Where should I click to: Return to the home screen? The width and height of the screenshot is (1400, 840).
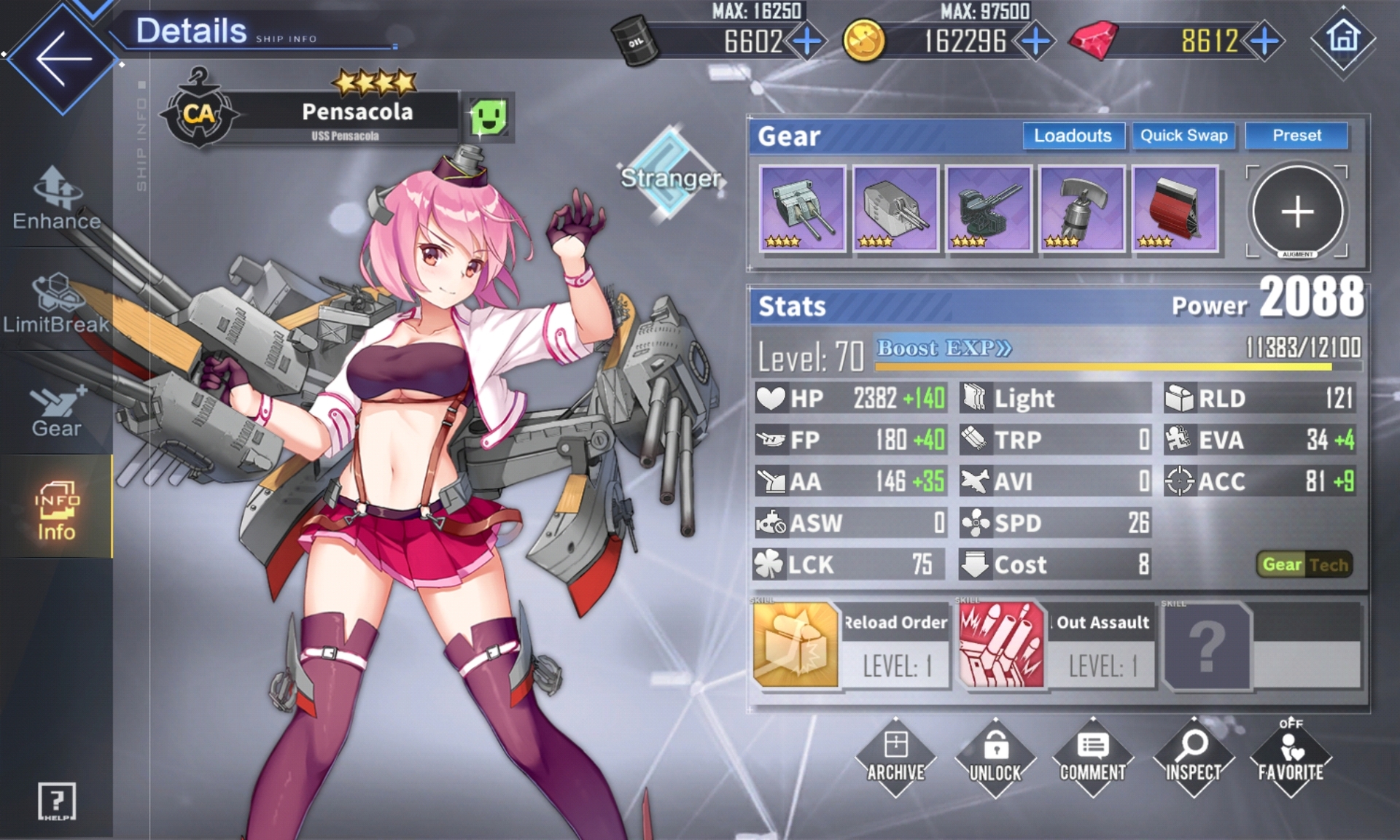pyautogui.click(x=1343, y=39)
